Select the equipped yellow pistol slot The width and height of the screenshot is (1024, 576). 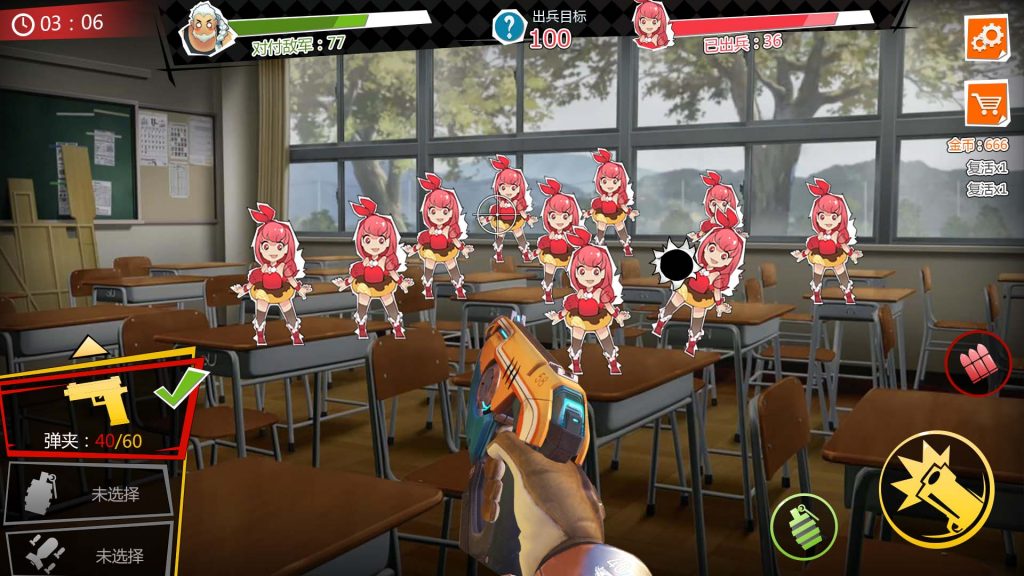tap(98, 412)
